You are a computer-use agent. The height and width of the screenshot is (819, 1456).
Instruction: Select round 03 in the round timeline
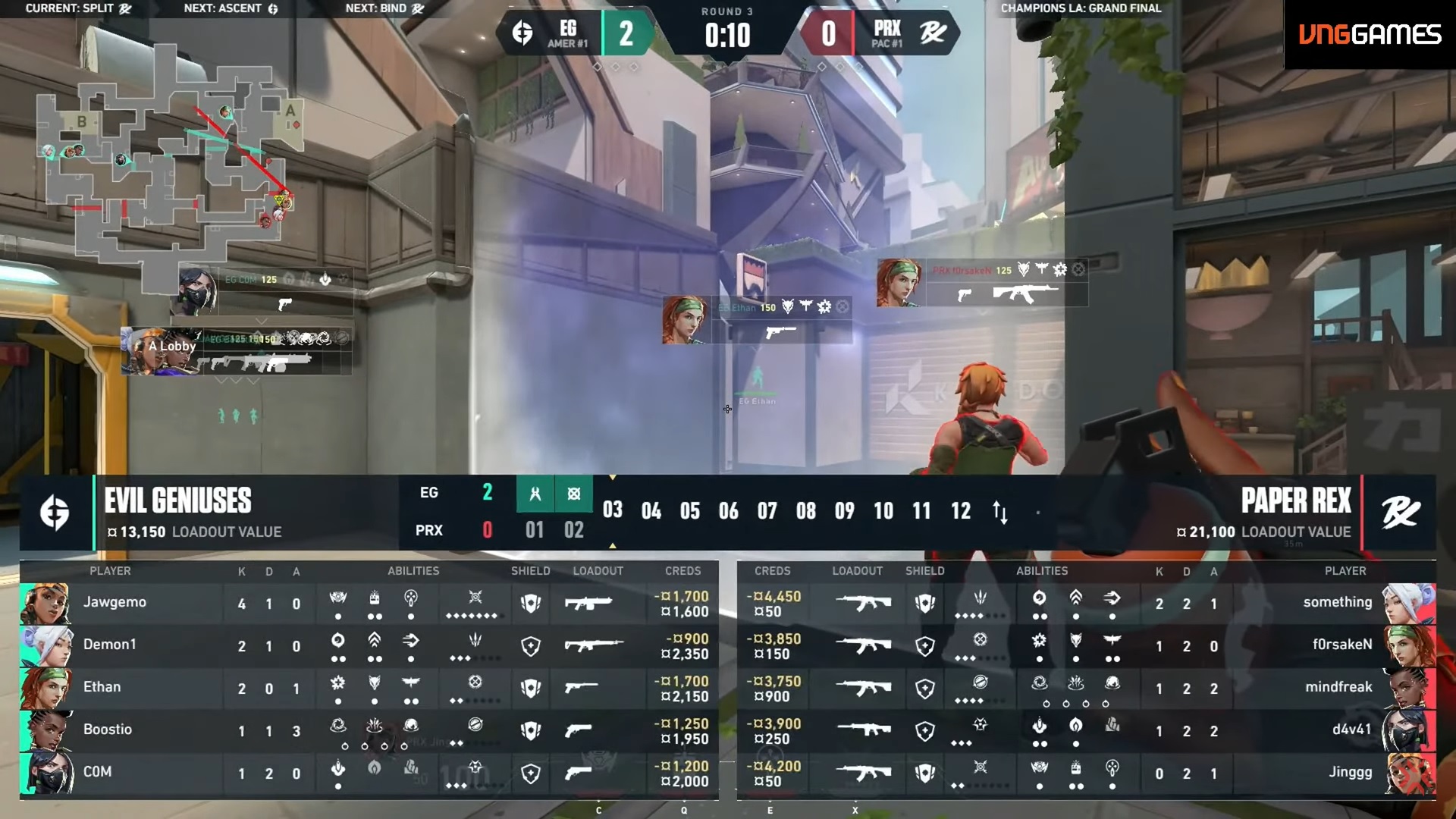[612, 510]
